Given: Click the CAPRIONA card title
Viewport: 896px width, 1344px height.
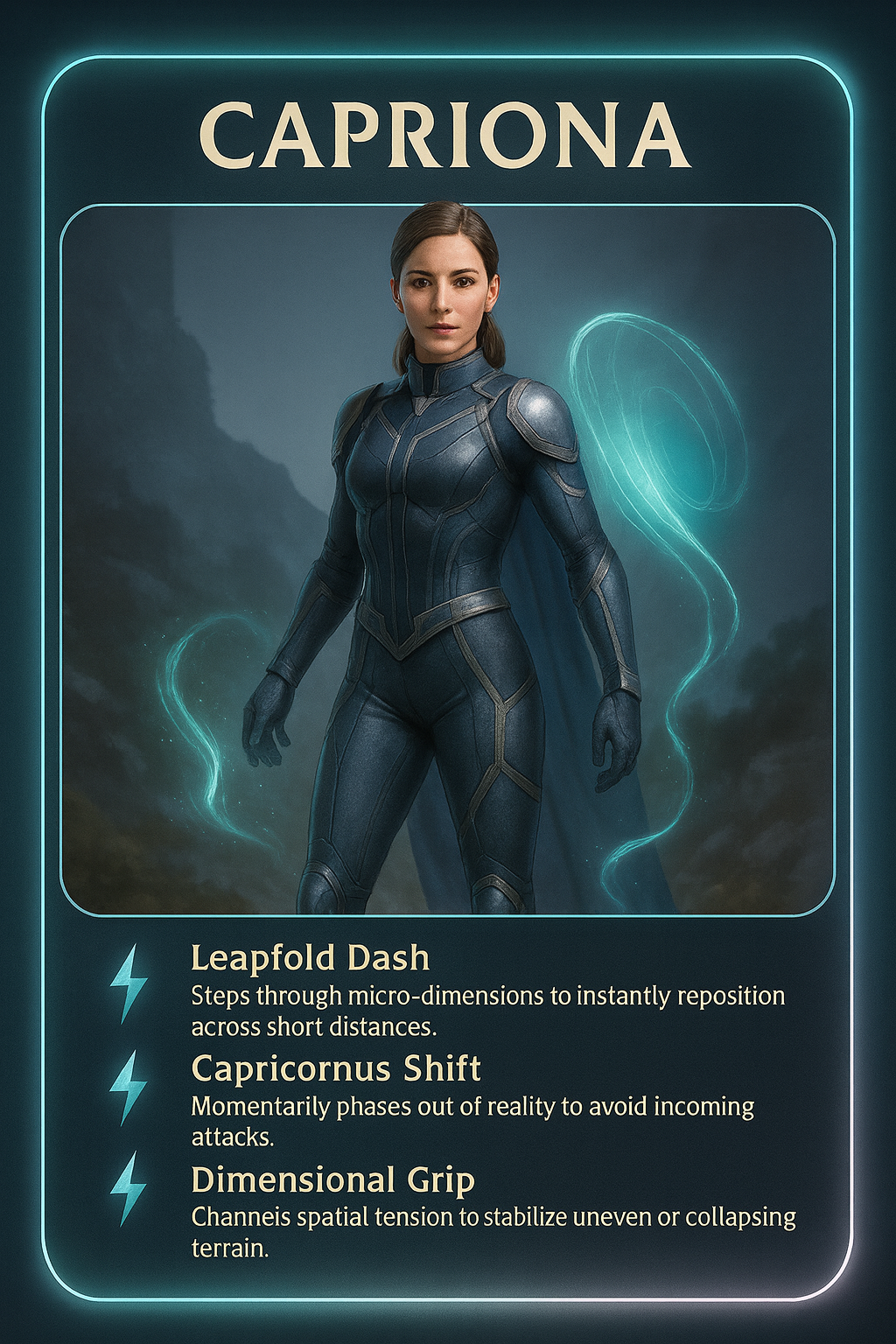Looking at the screenshot, I should [x=445, y=136].
